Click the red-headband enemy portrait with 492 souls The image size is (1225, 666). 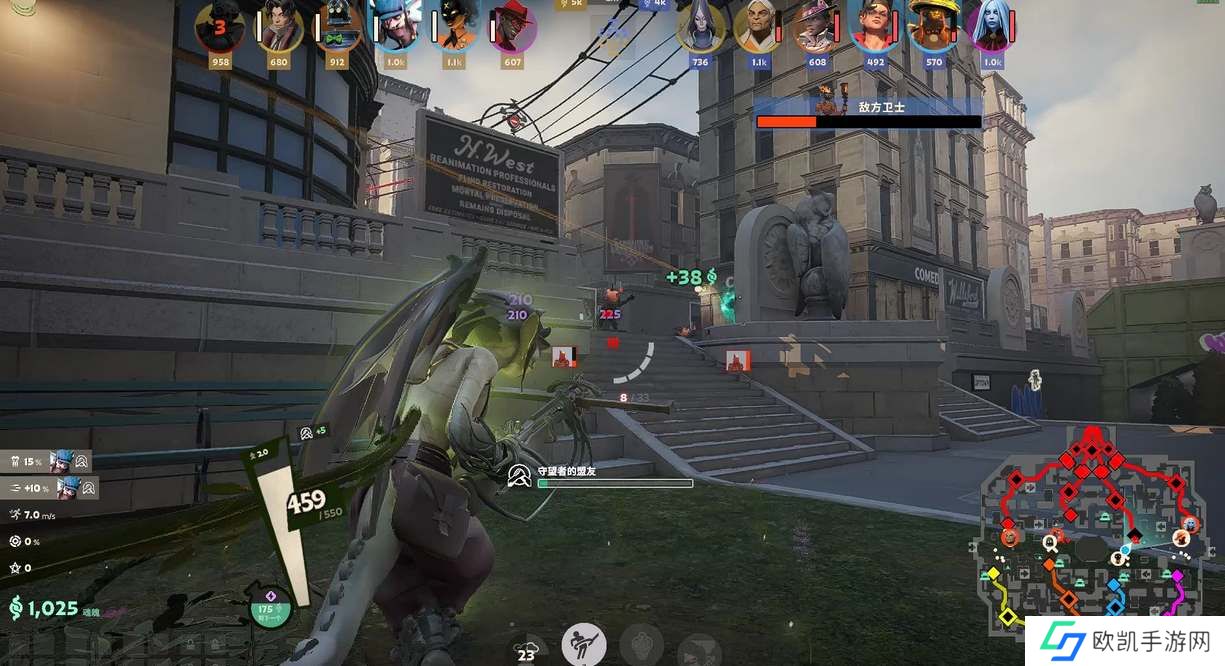tap(875, 27)
